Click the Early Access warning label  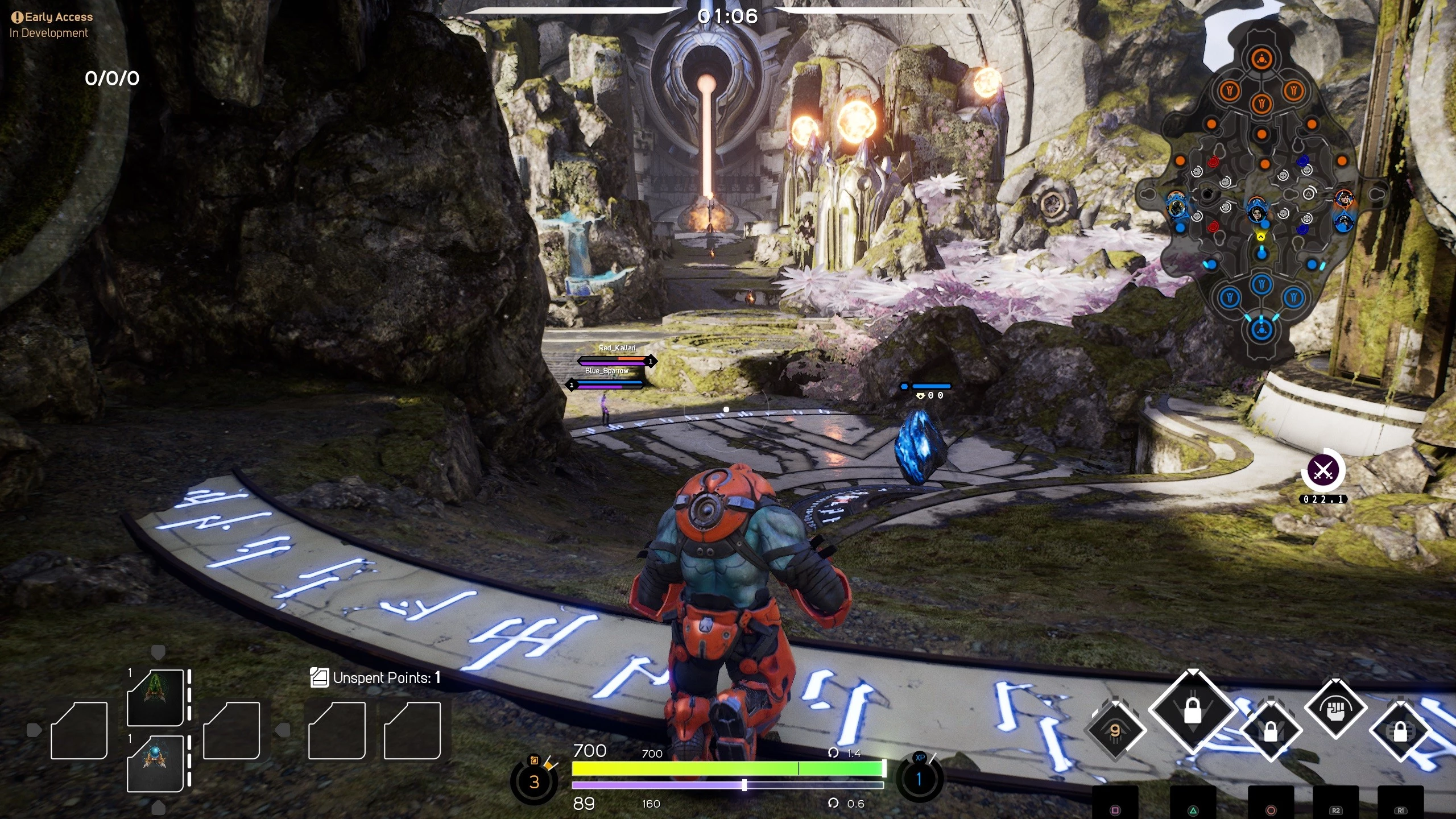52,17
